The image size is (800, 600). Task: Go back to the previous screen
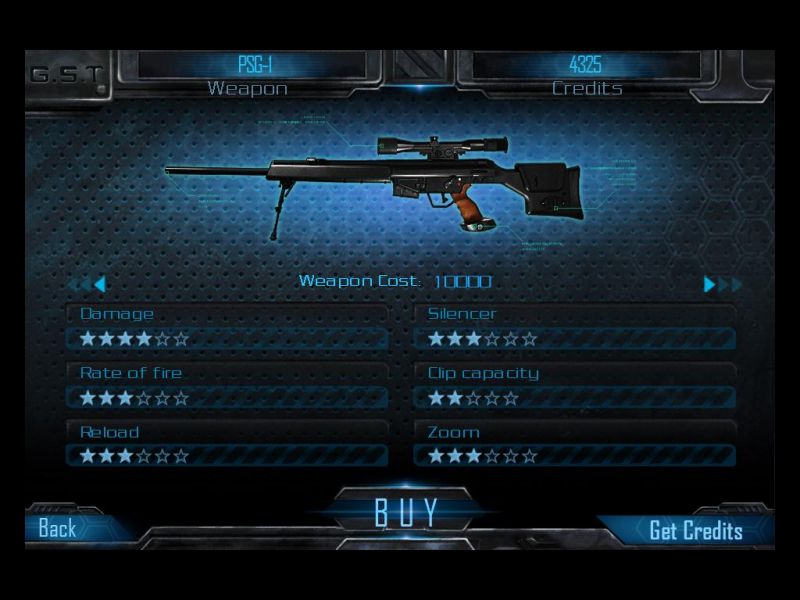tap(58, 528)
